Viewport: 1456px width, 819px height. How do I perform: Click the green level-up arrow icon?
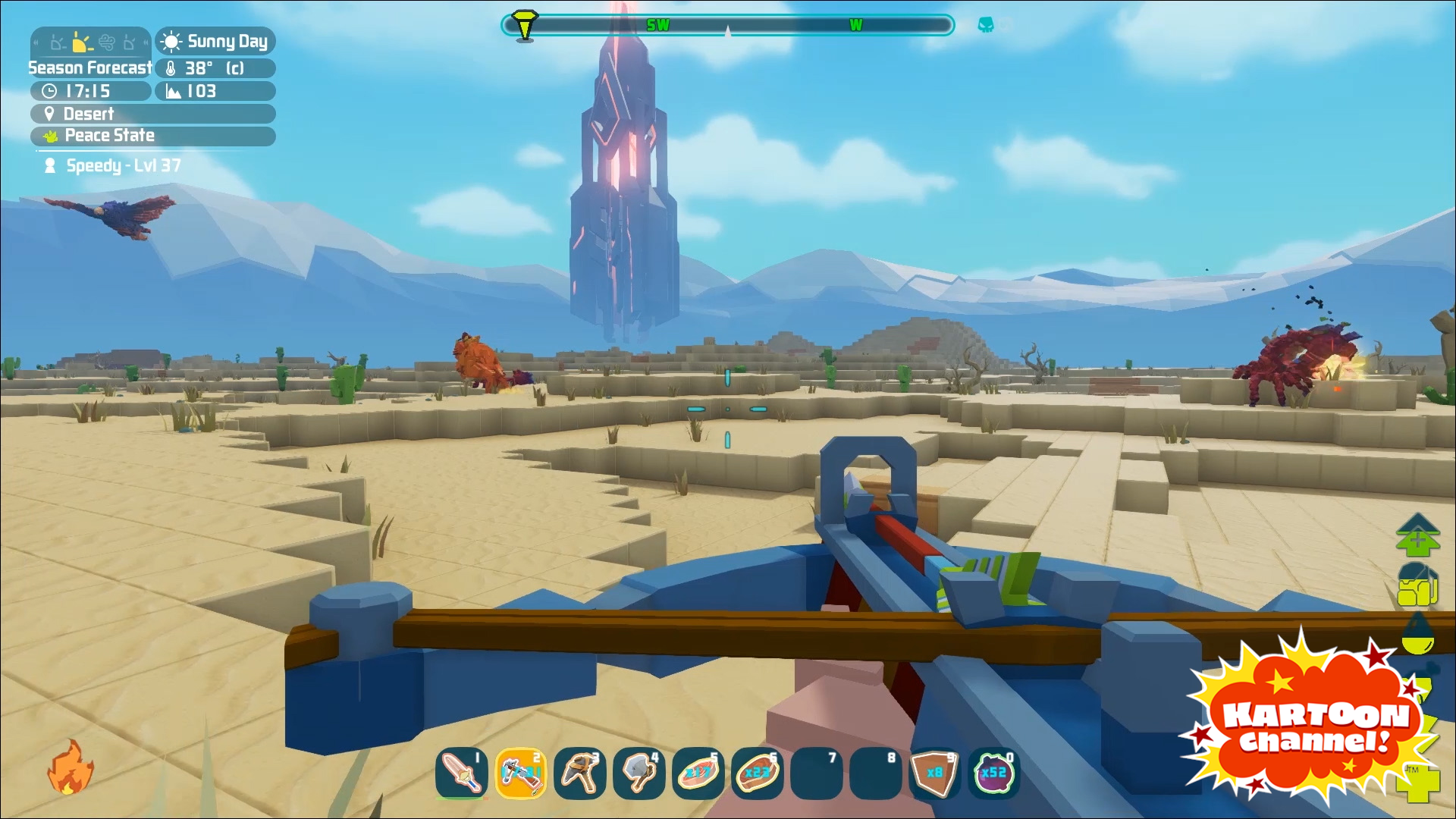pos(1417,534)
